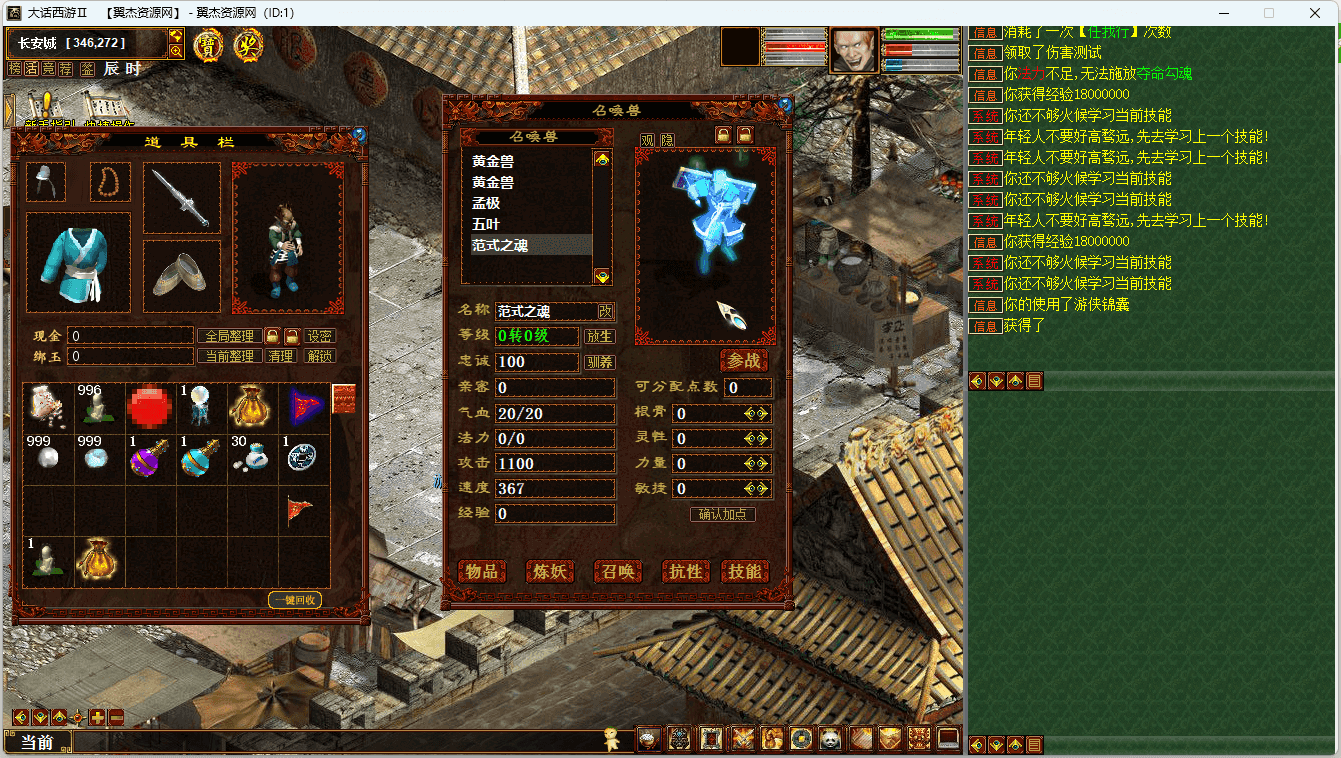Open the 设密 password setting
Viewport: 1341px width, 758px height.
tap(320, 336)
